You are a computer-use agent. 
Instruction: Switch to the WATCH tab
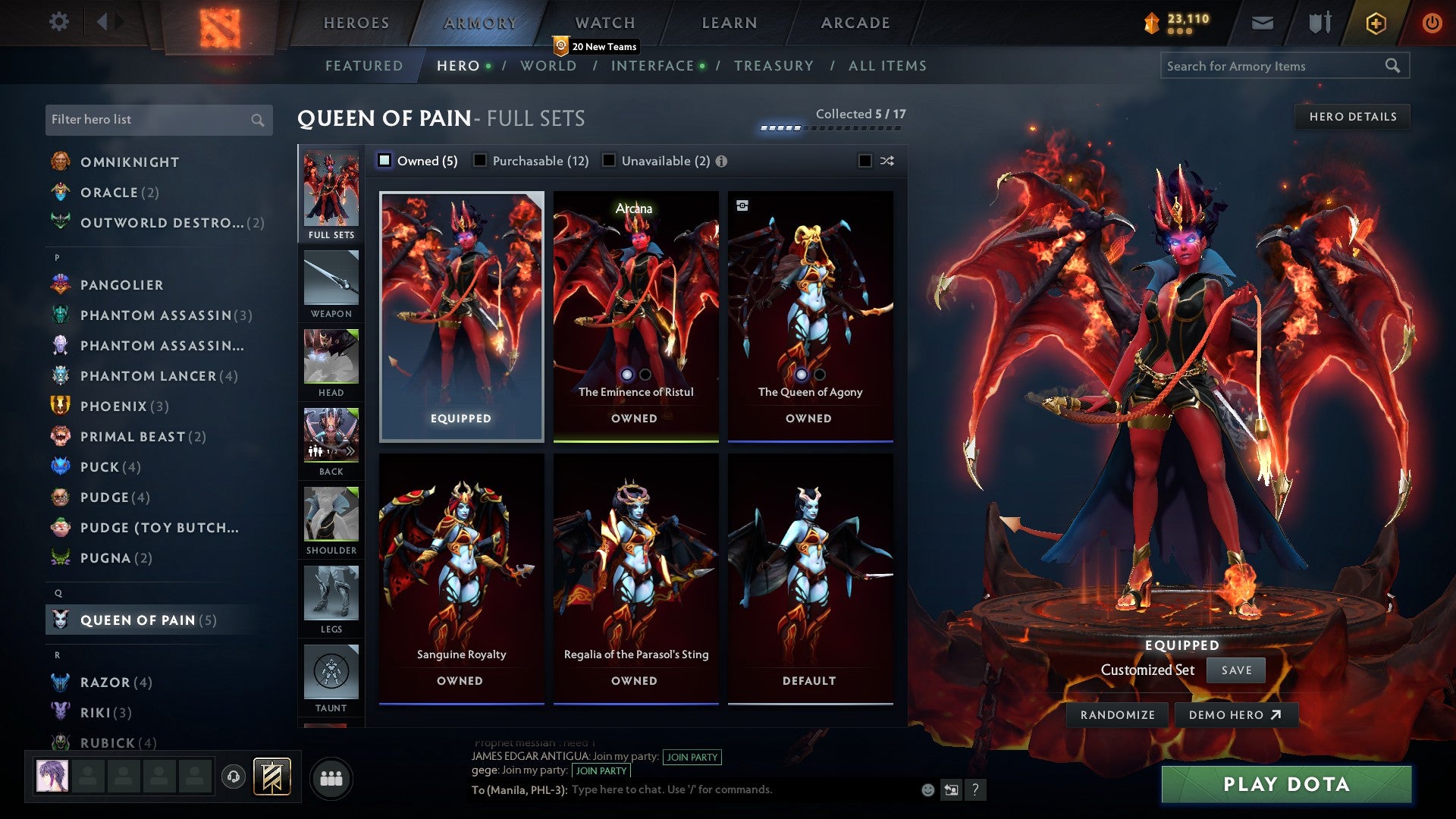[604, 22]
